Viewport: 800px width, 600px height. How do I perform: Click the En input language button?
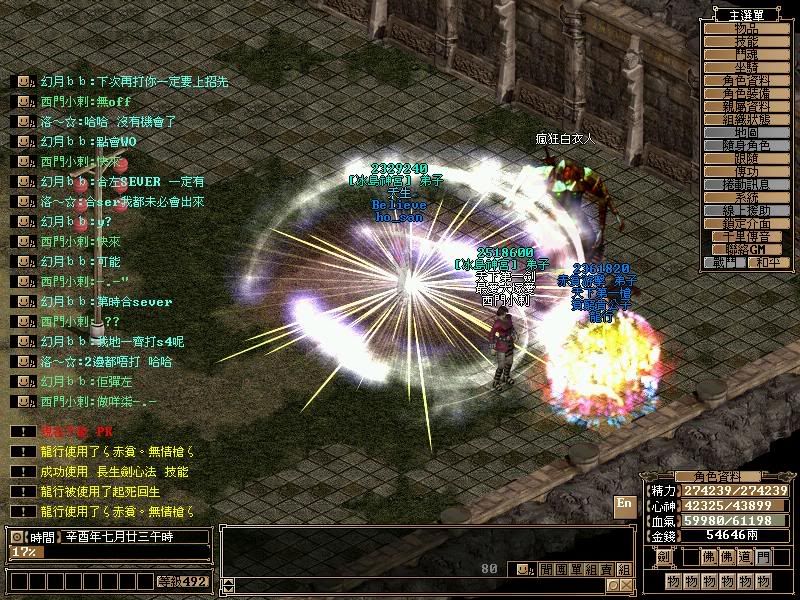(x=624, y=503)
